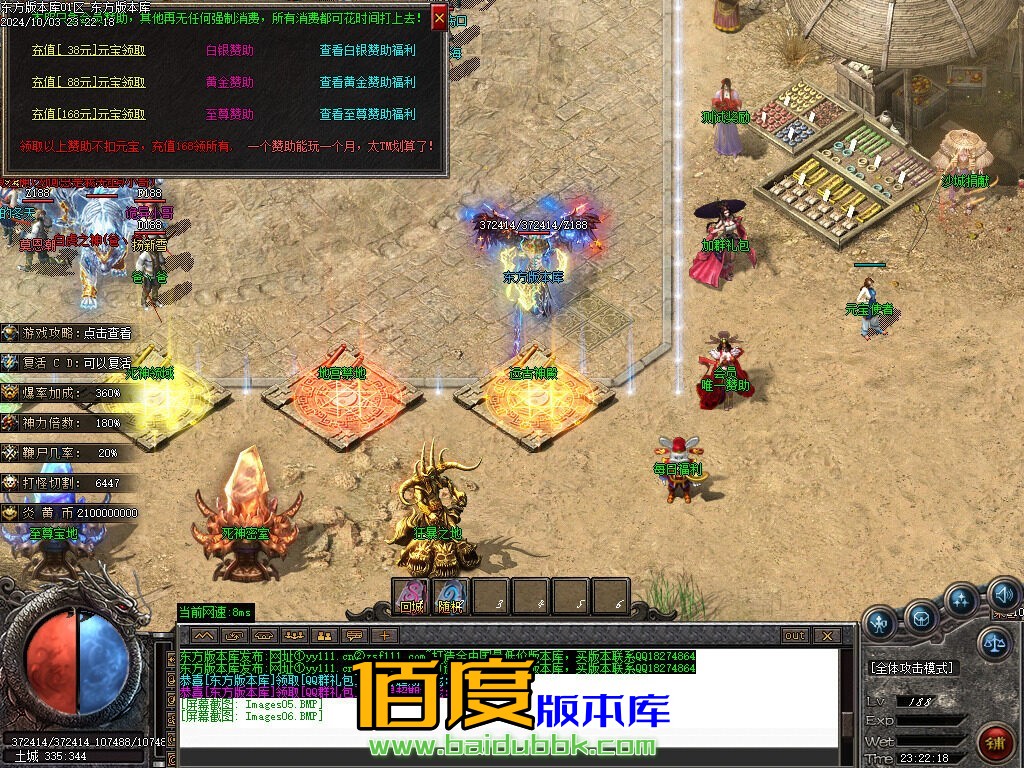The width and height of the screenshot is (1024, 768).
Task: Close the chat panel with its X
Action: point(826,635)
